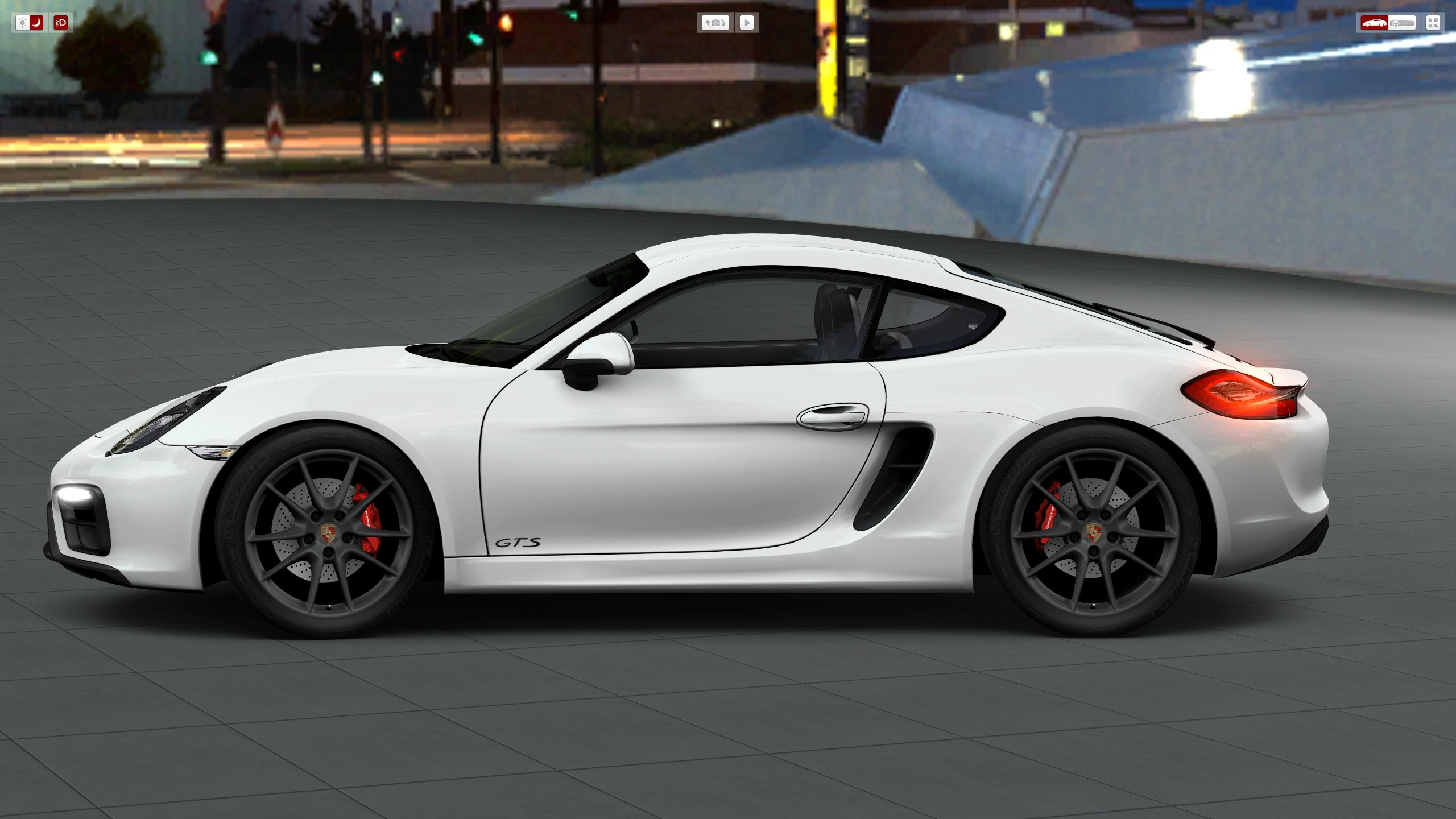Select the night moon lighting mode
Image resolution: width=1456 pixels, height=819 pixels.
coord(36,23)
